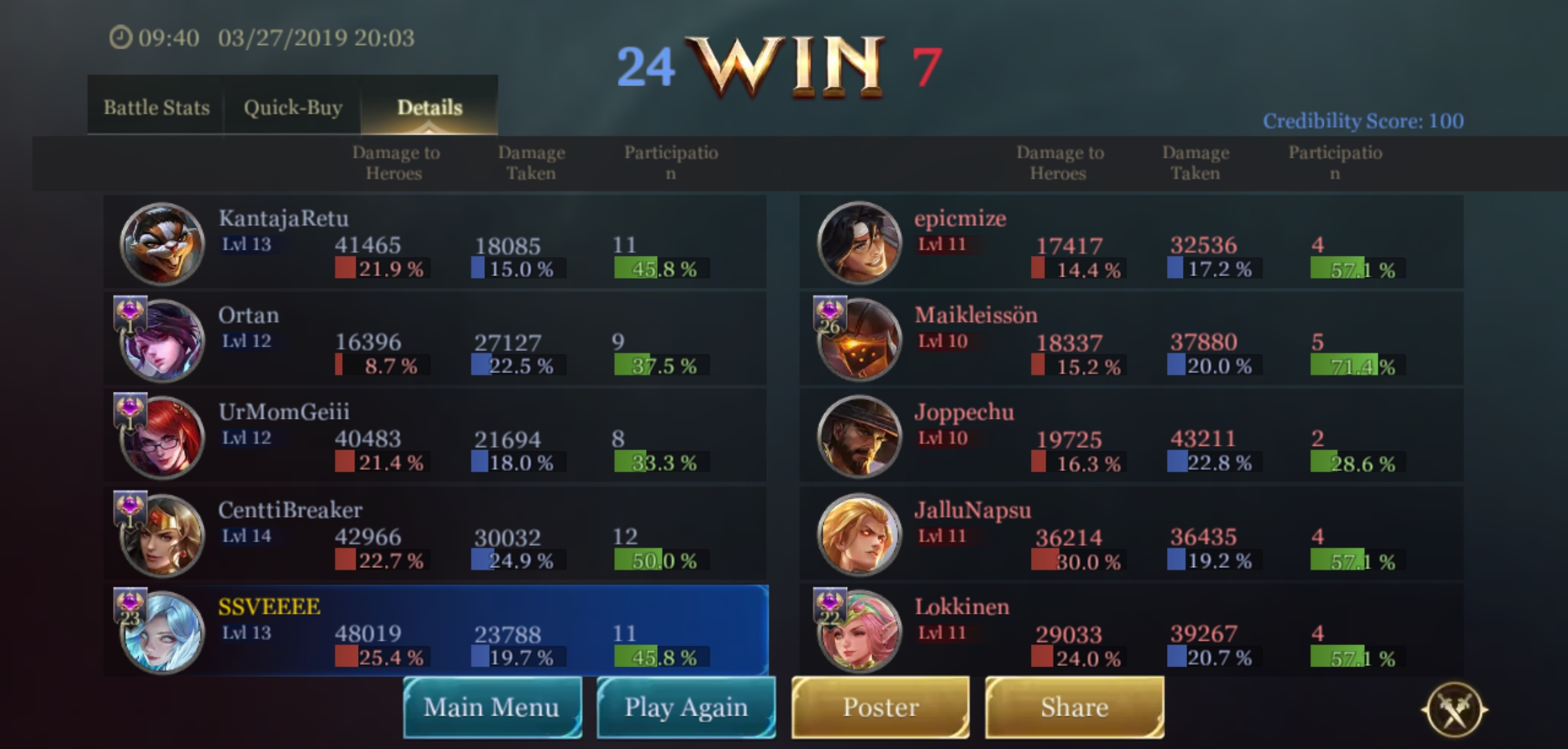Open epicmize's hero portrait
Image resolution: width=1568 pixels, height=749 pixels.
tap(860, 243)
